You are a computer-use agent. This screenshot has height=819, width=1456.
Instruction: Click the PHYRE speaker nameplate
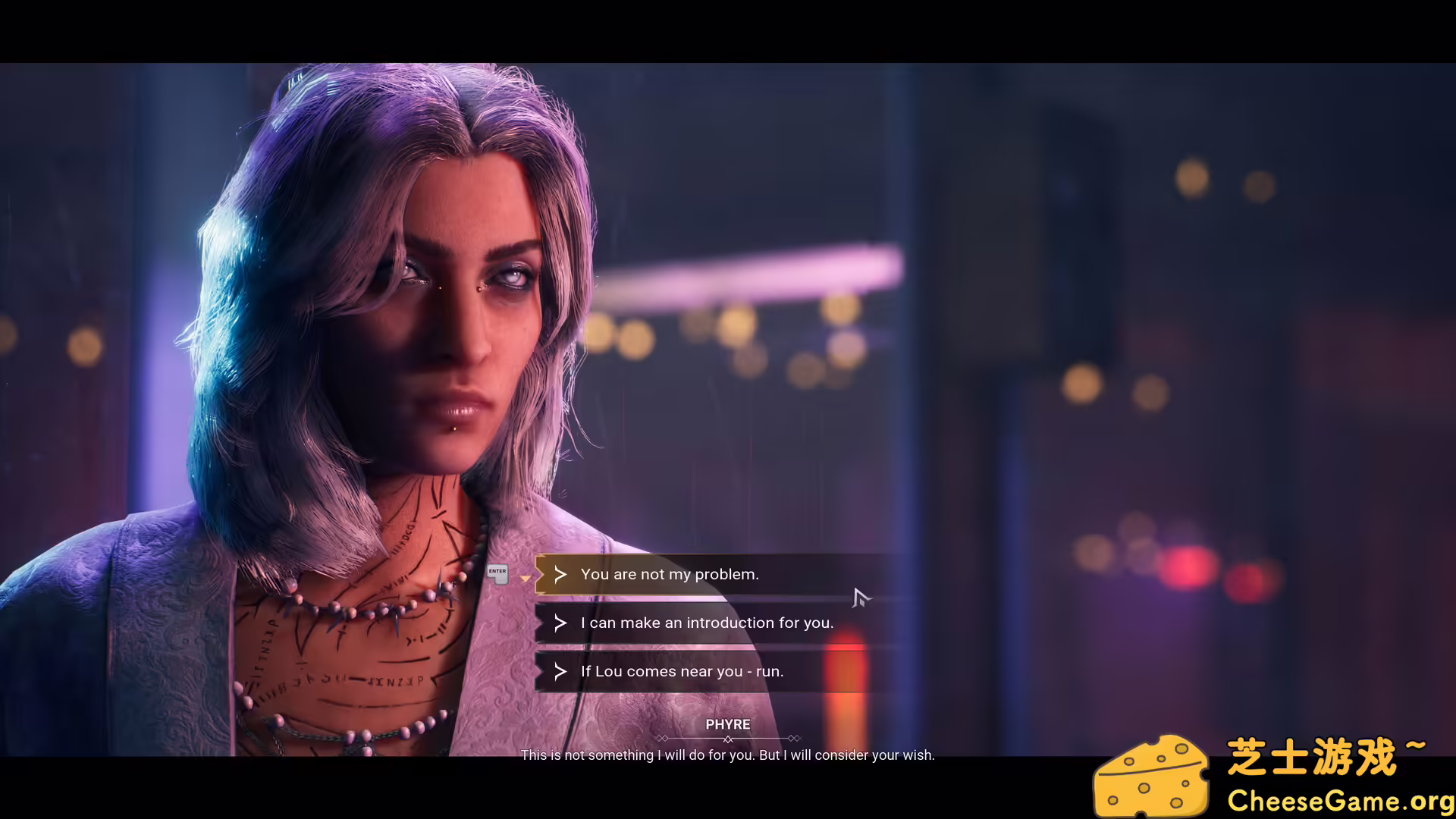(x=727, y=724)
